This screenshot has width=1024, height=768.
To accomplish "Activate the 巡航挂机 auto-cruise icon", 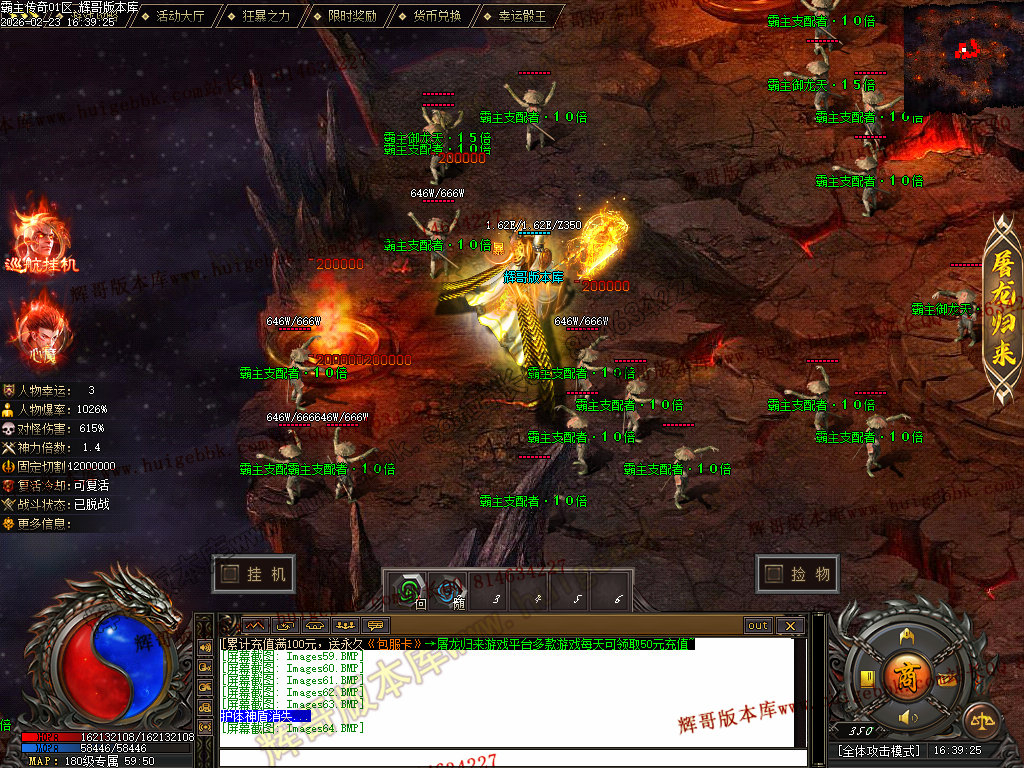I will [40, 238].
